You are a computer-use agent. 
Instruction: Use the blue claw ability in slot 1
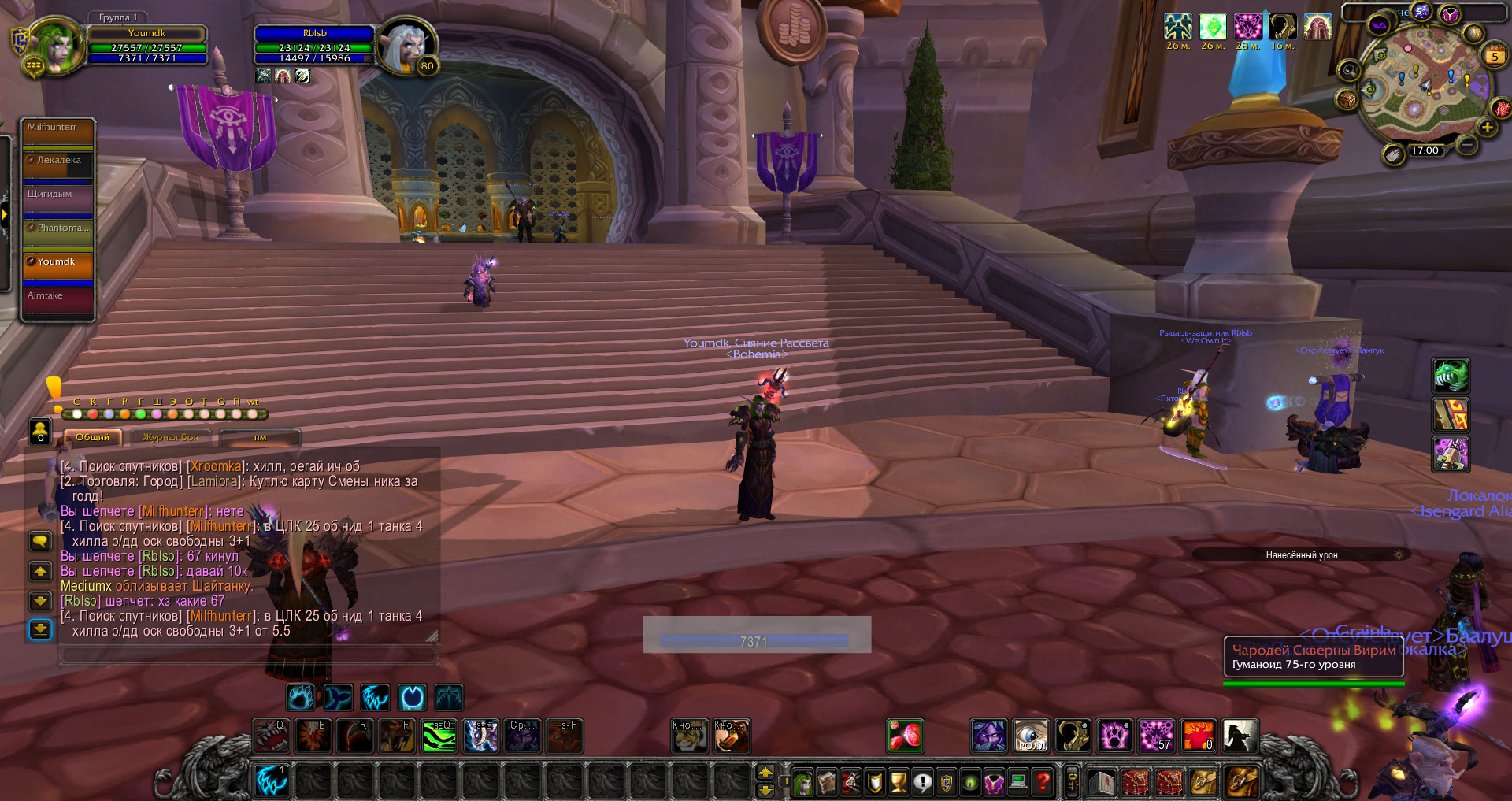(x=272, y=781)
